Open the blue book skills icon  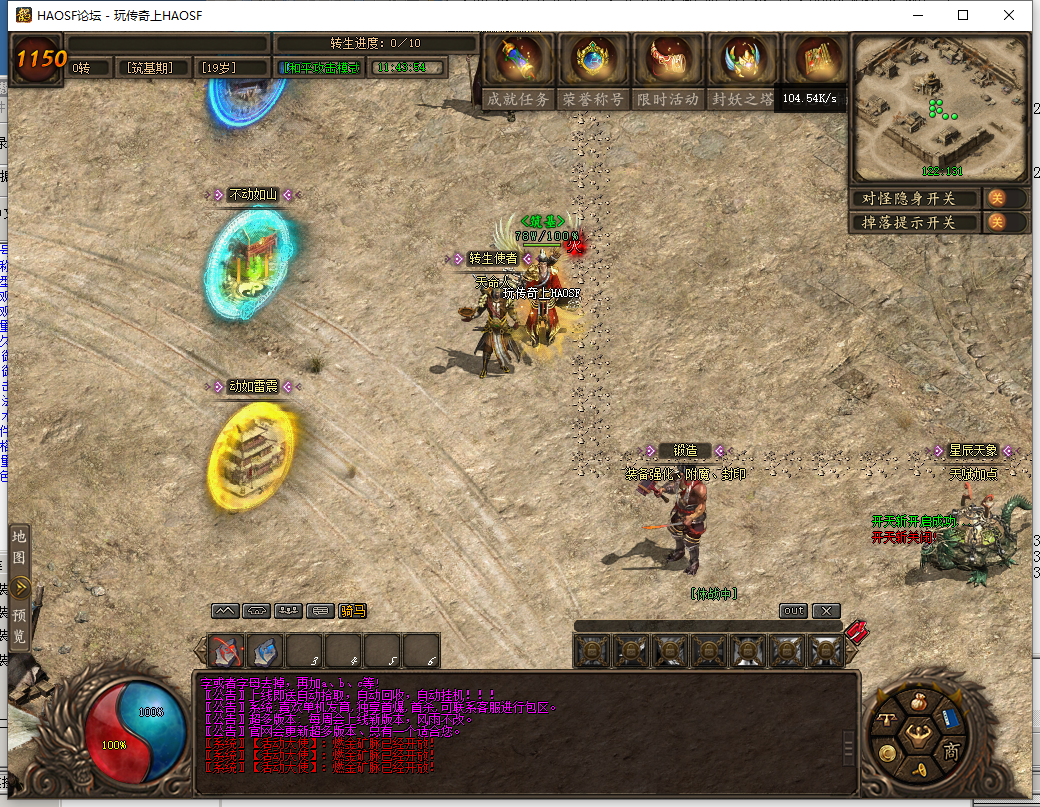(949, 720)
